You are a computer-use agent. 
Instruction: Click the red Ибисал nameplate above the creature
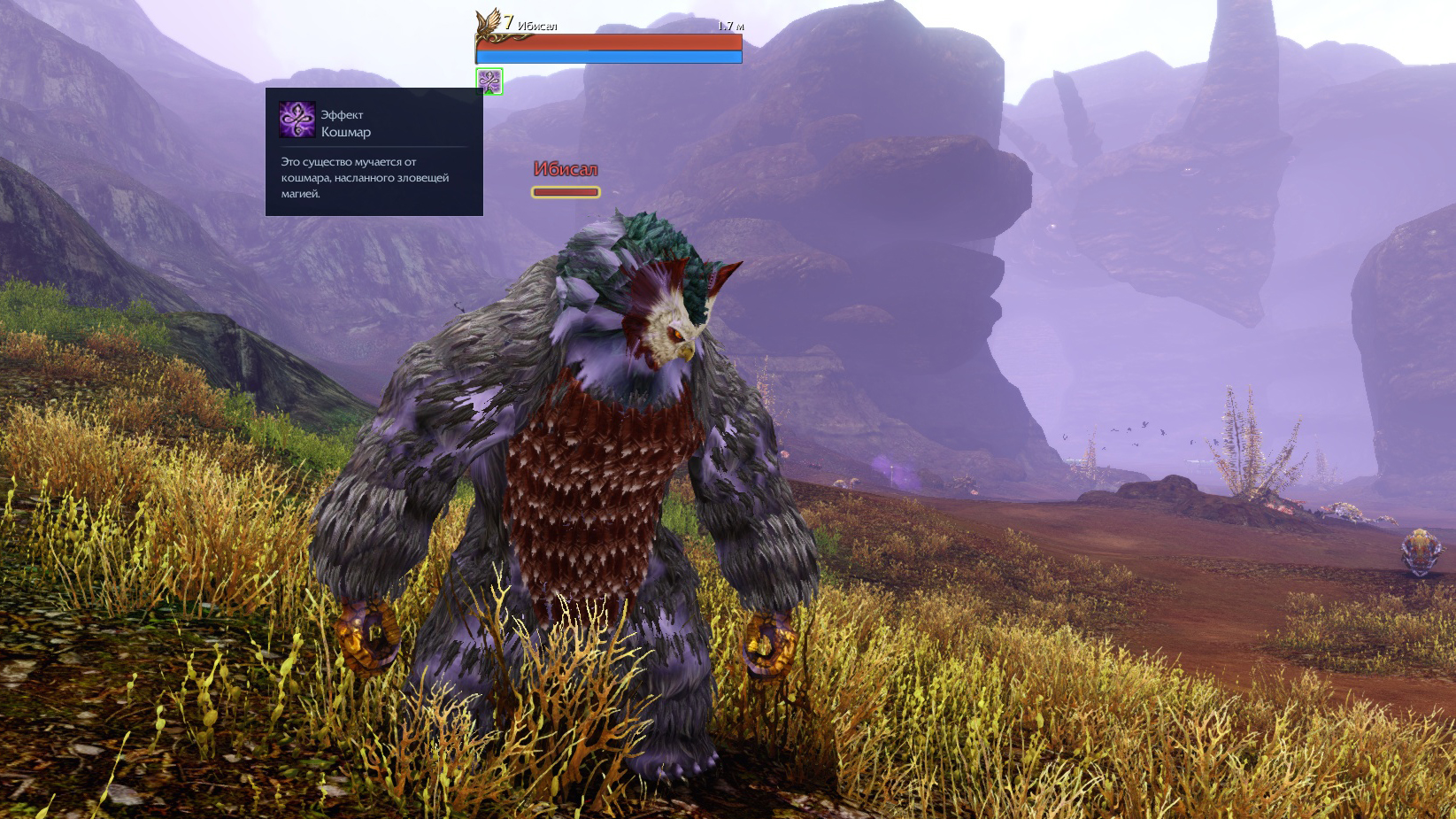(x=566, y=169)
